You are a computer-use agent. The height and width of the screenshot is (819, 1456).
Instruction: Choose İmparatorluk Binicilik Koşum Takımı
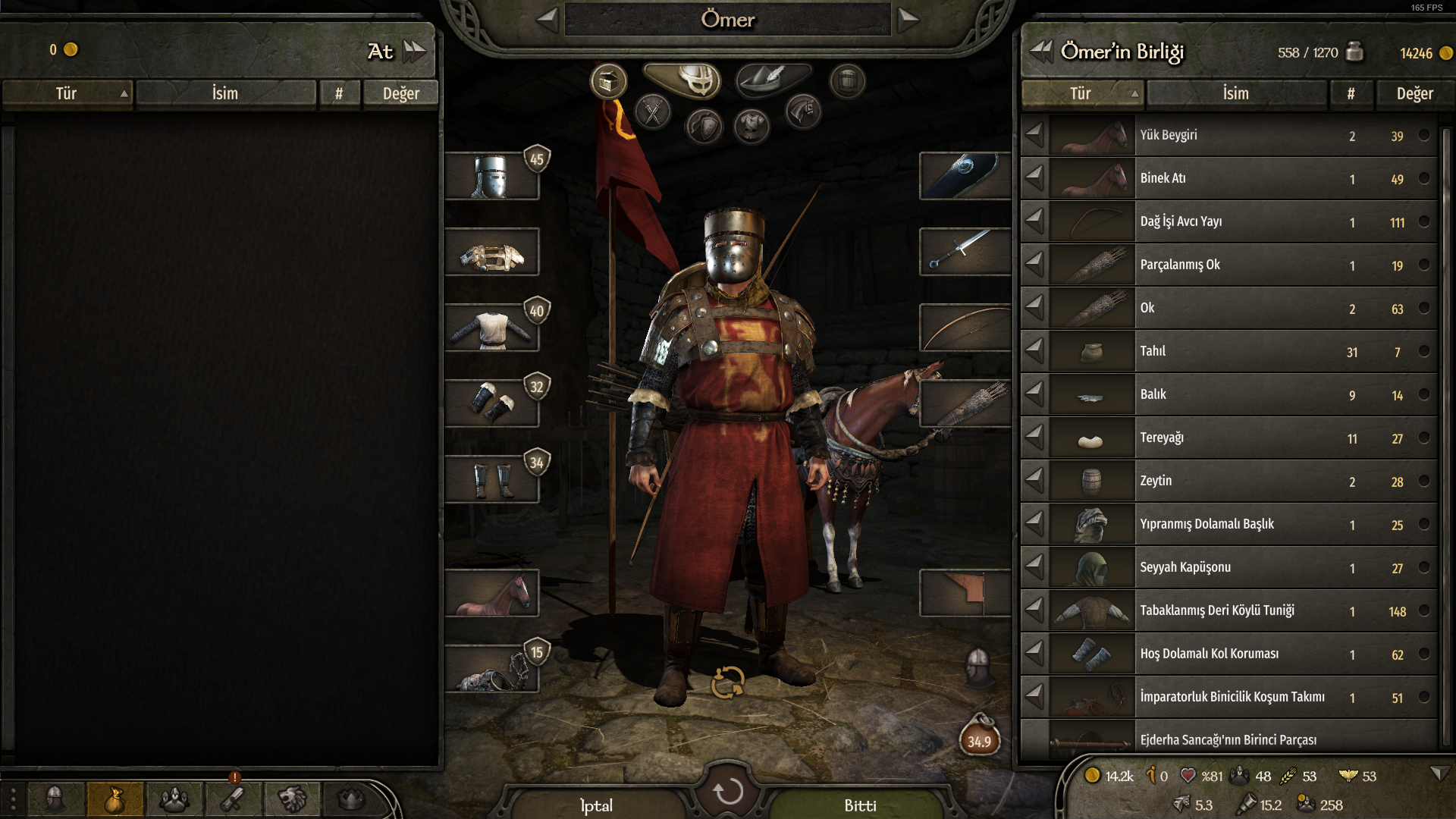click(x=1228, y=697)
